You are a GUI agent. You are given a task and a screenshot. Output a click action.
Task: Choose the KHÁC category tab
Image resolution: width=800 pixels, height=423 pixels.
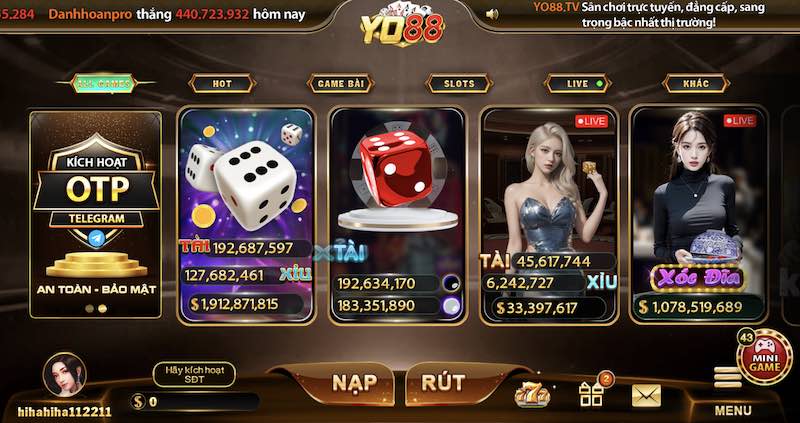coord(695,84)
